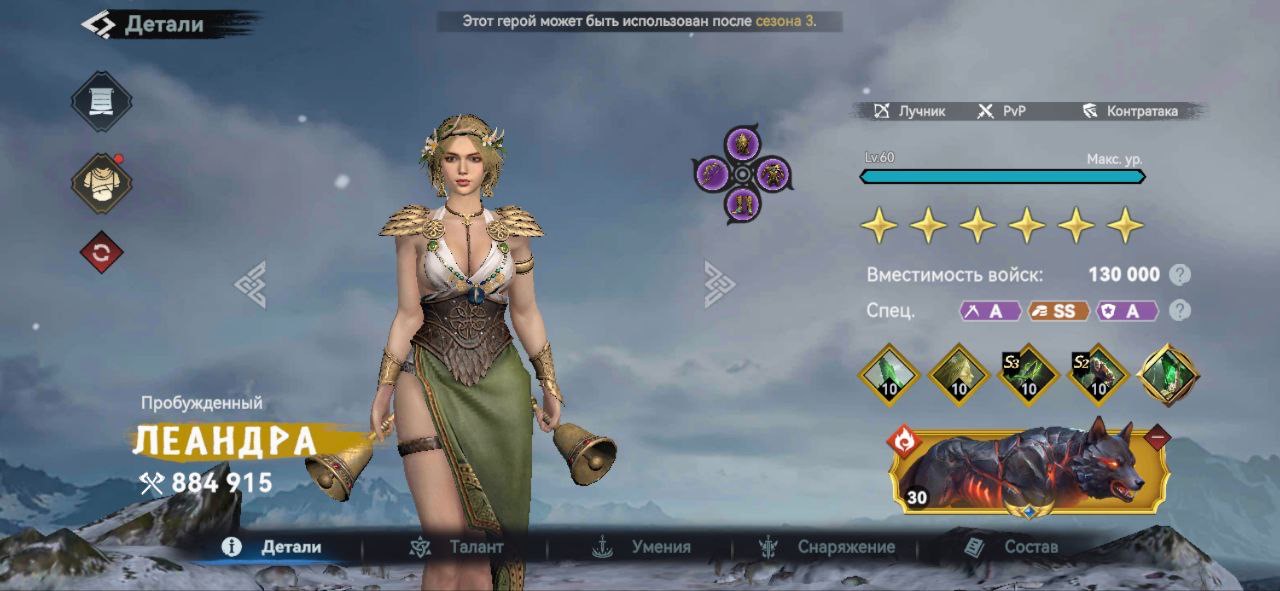The height and width of the screenshot is (591, 1280).
Task: Show help for Вместимость войск
Action: point(1181,275)
